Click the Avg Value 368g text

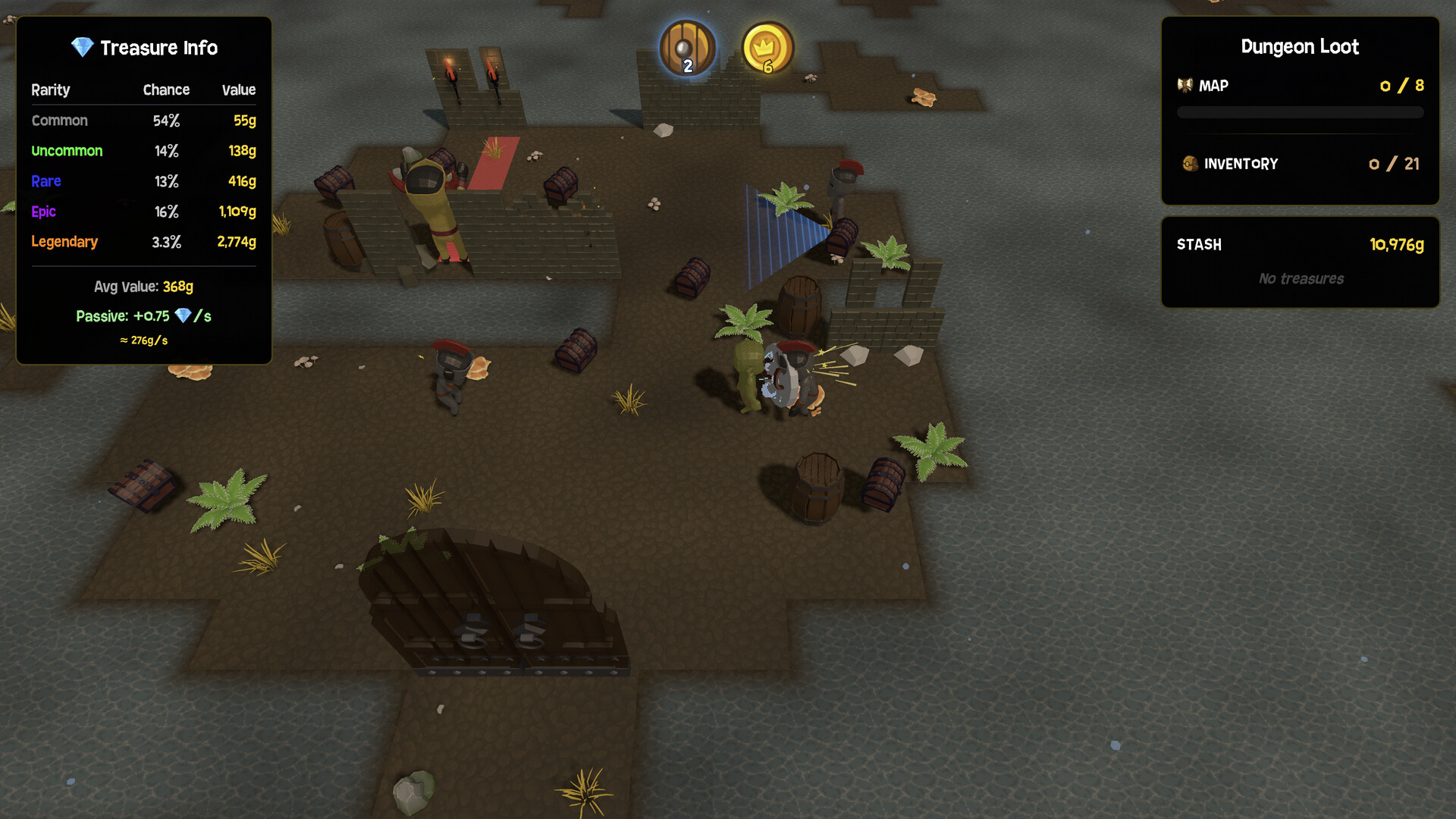[x=143, y=287]
